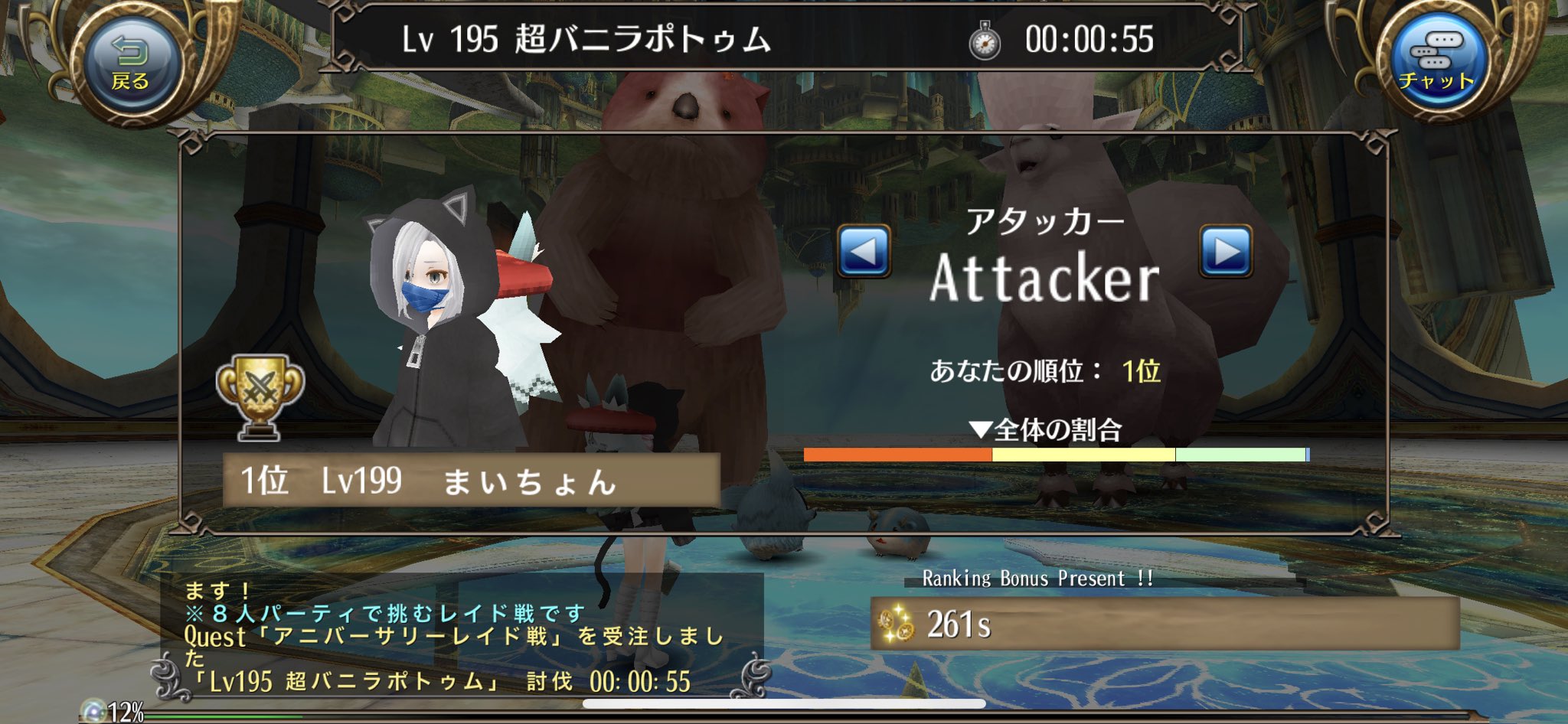Tap the 戻る back arrow icon
The height and width of the screenshot is (724, 1568).
click(x=130, y=47)
